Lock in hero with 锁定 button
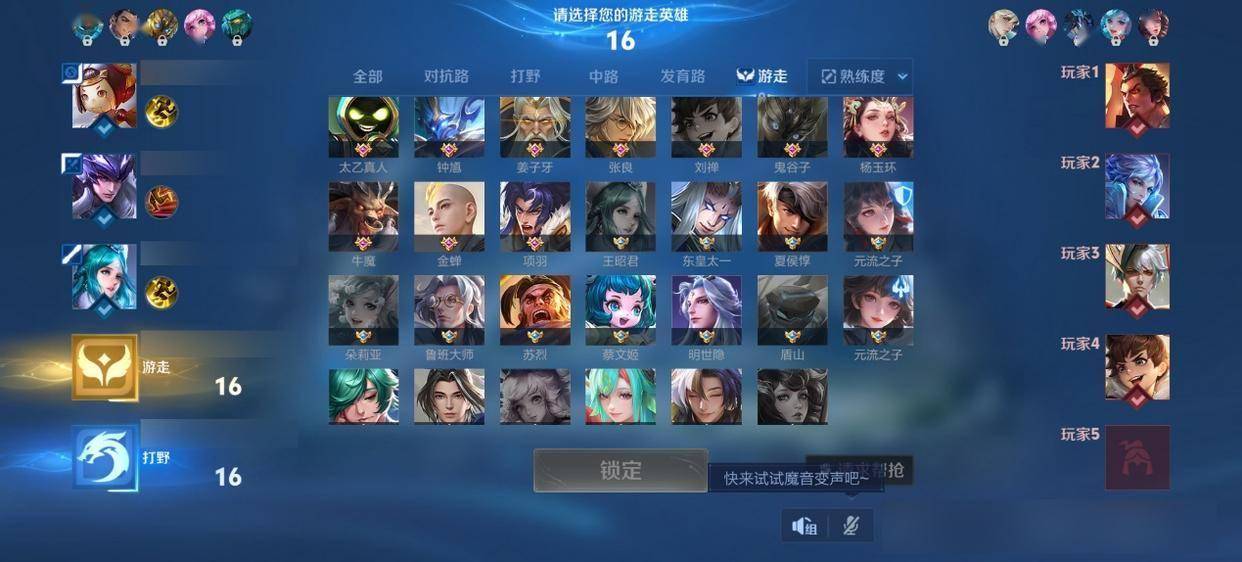The height and width of the screenshot is (562, 1242). pos(620,470)
